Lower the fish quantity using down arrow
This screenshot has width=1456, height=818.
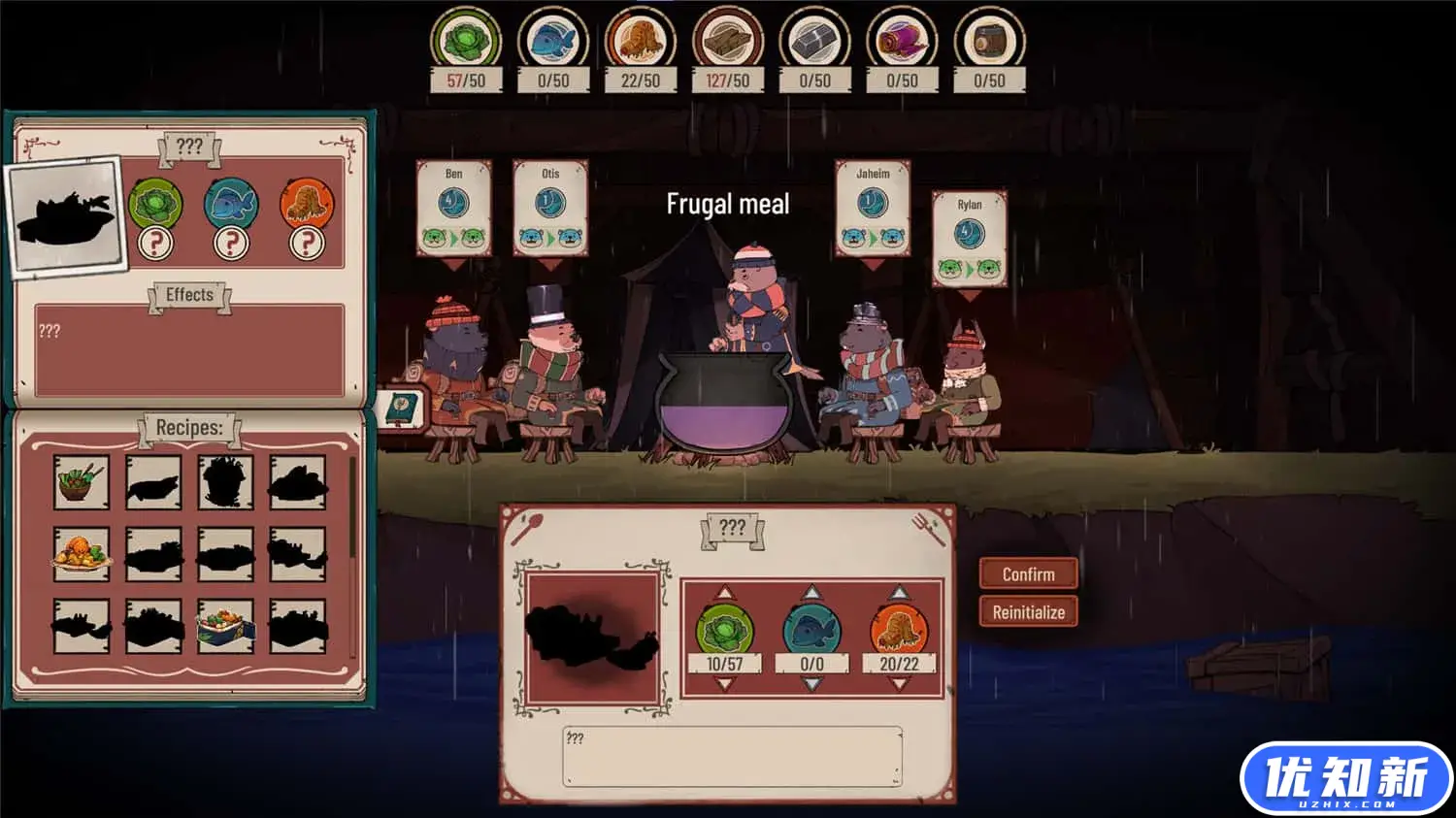click(x=811, y=684)
